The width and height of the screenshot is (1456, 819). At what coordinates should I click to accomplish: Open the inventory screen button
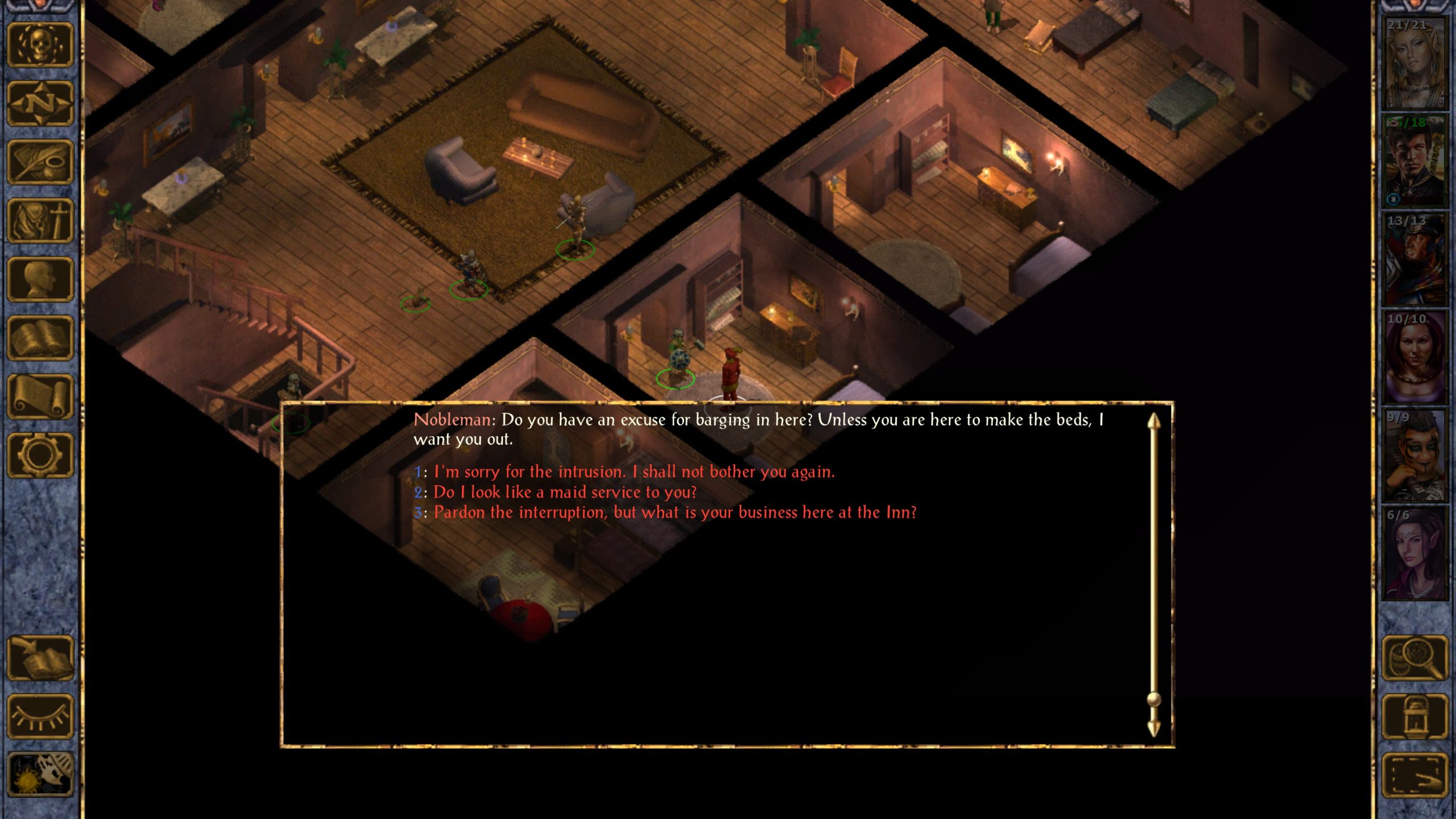coord(40,221)
